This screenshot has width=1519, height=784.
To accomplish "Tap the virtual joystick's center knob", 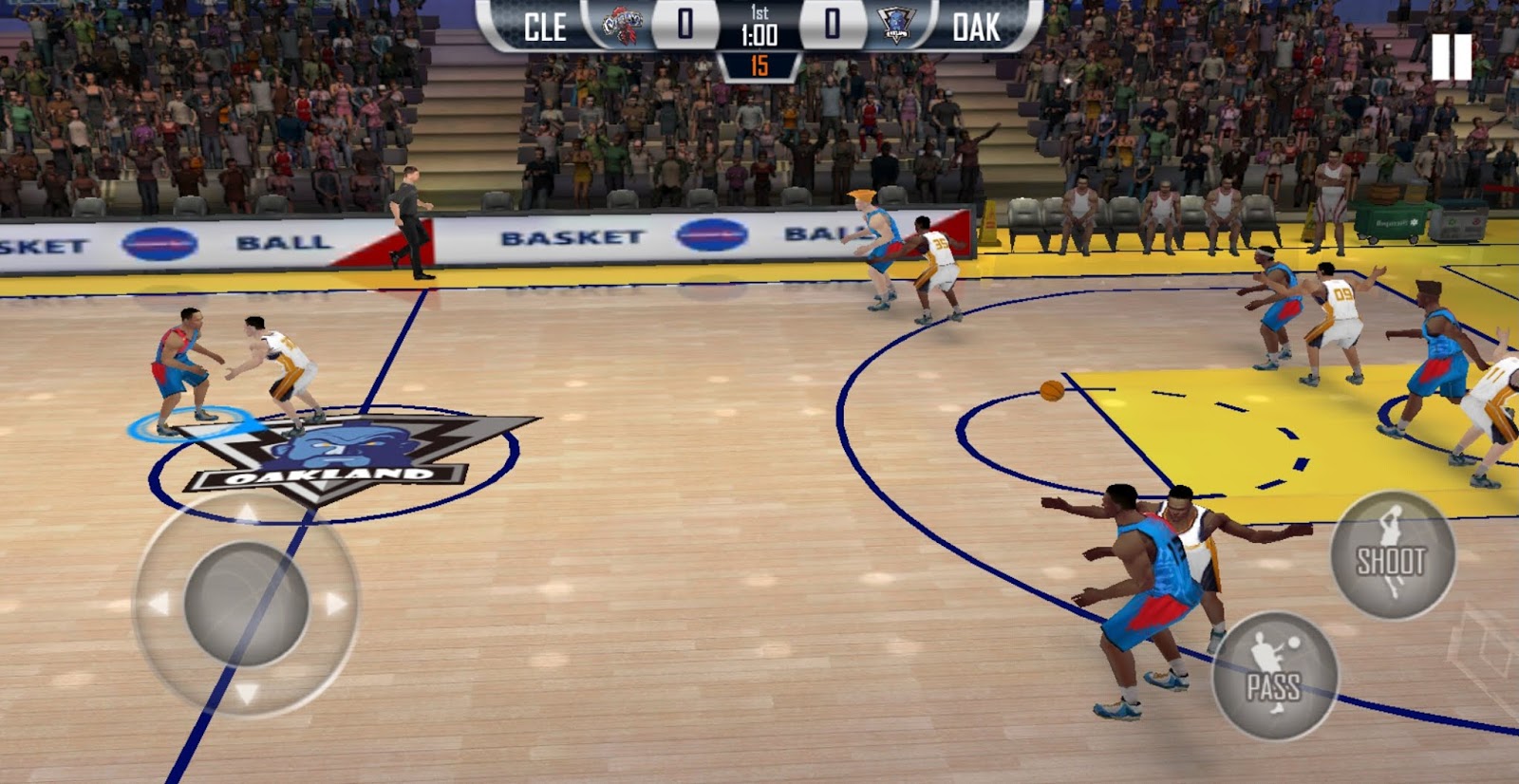I will [x=246, y=605].
